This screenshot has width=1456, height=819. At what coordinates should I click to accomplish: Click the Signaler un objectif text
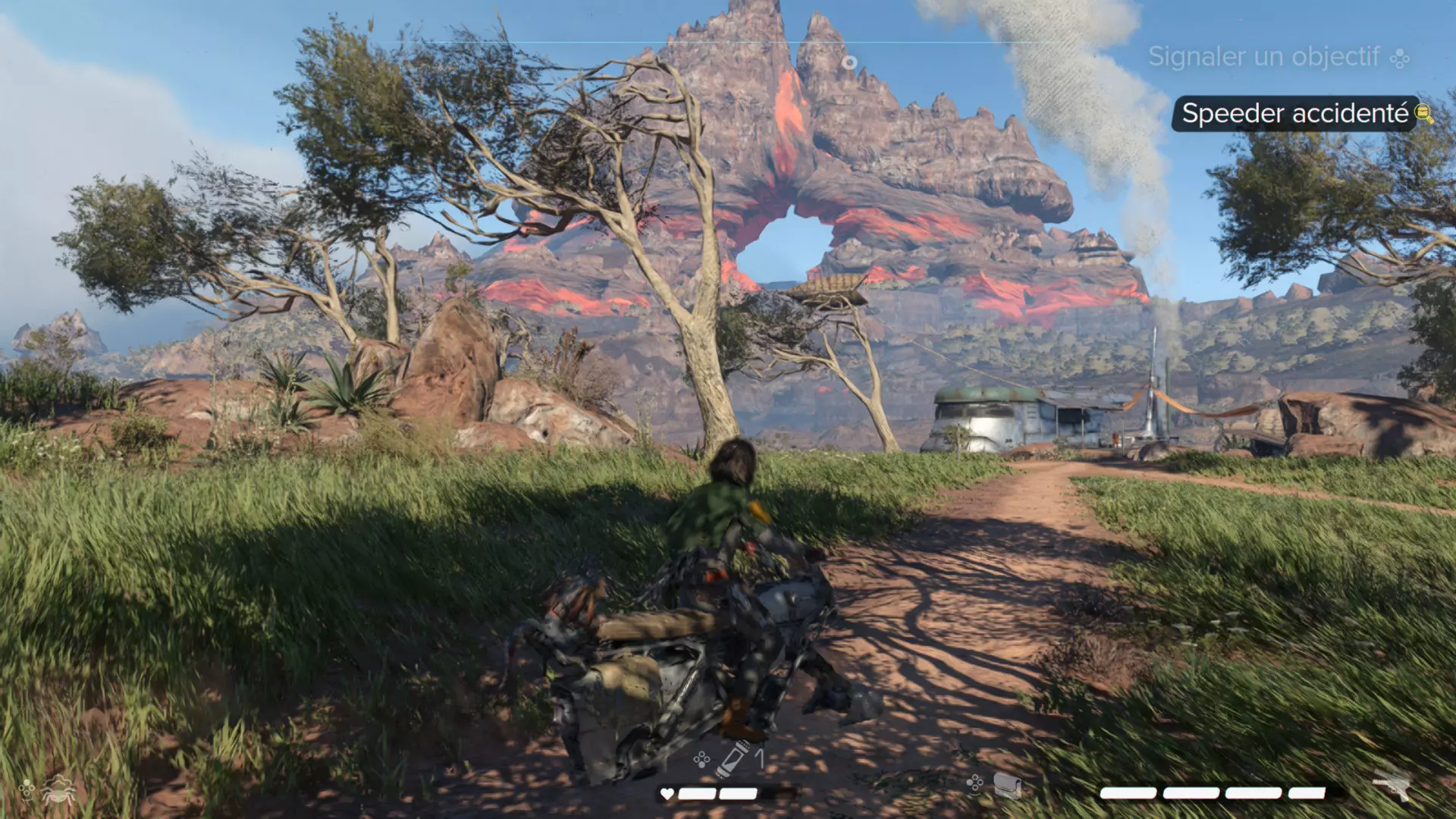click(x=1263, y=57)
